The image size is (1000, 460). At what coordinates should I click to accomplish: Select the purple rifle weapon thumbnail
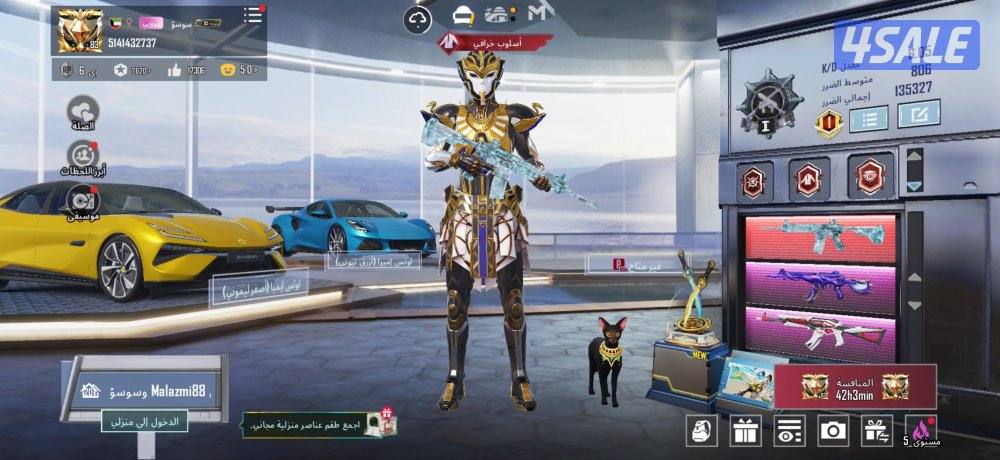(x=820, y=283)
